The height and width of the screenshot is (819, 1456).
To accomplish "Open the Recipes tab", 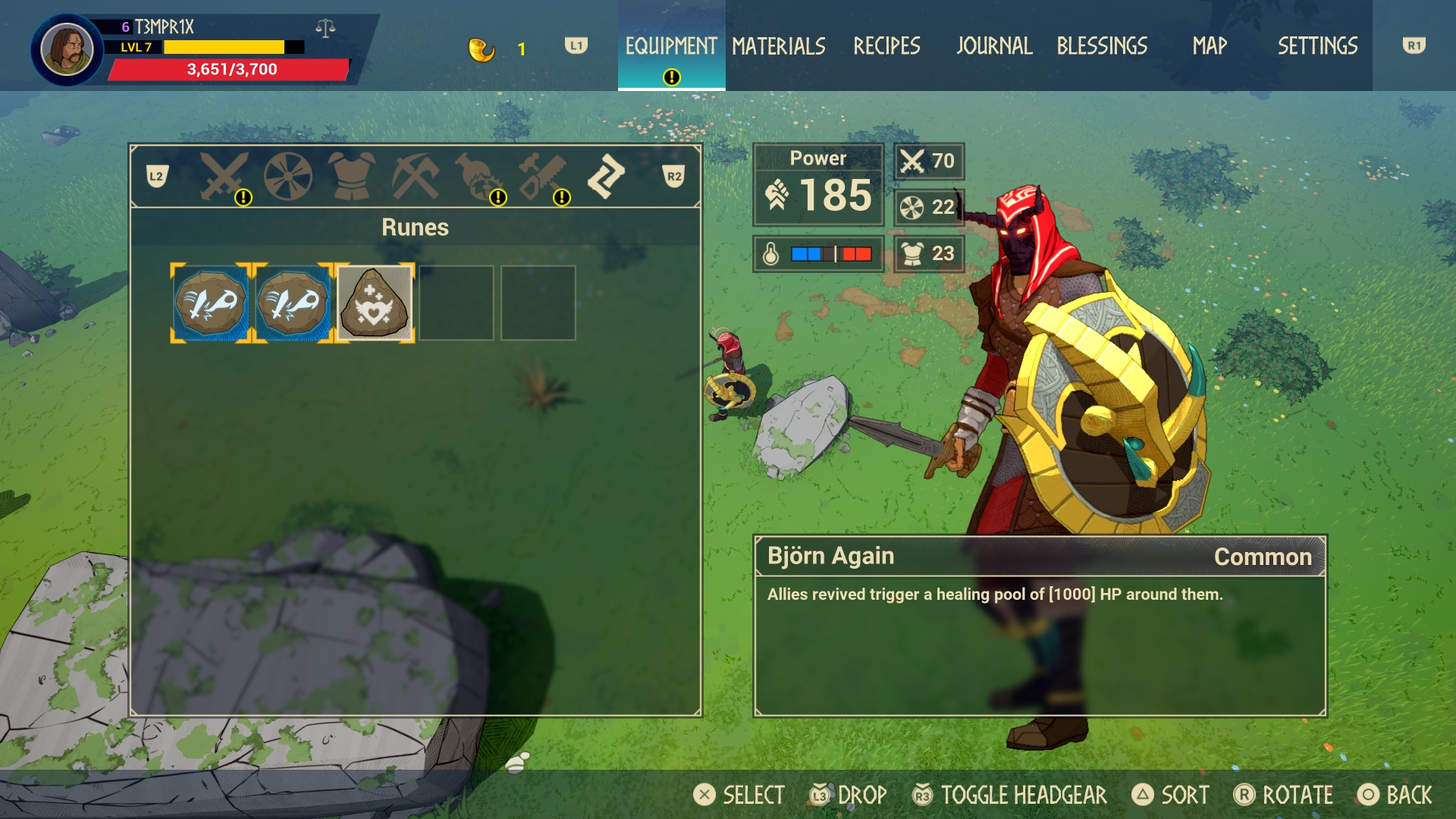I will pyautogui.click(x=886, y=46).
